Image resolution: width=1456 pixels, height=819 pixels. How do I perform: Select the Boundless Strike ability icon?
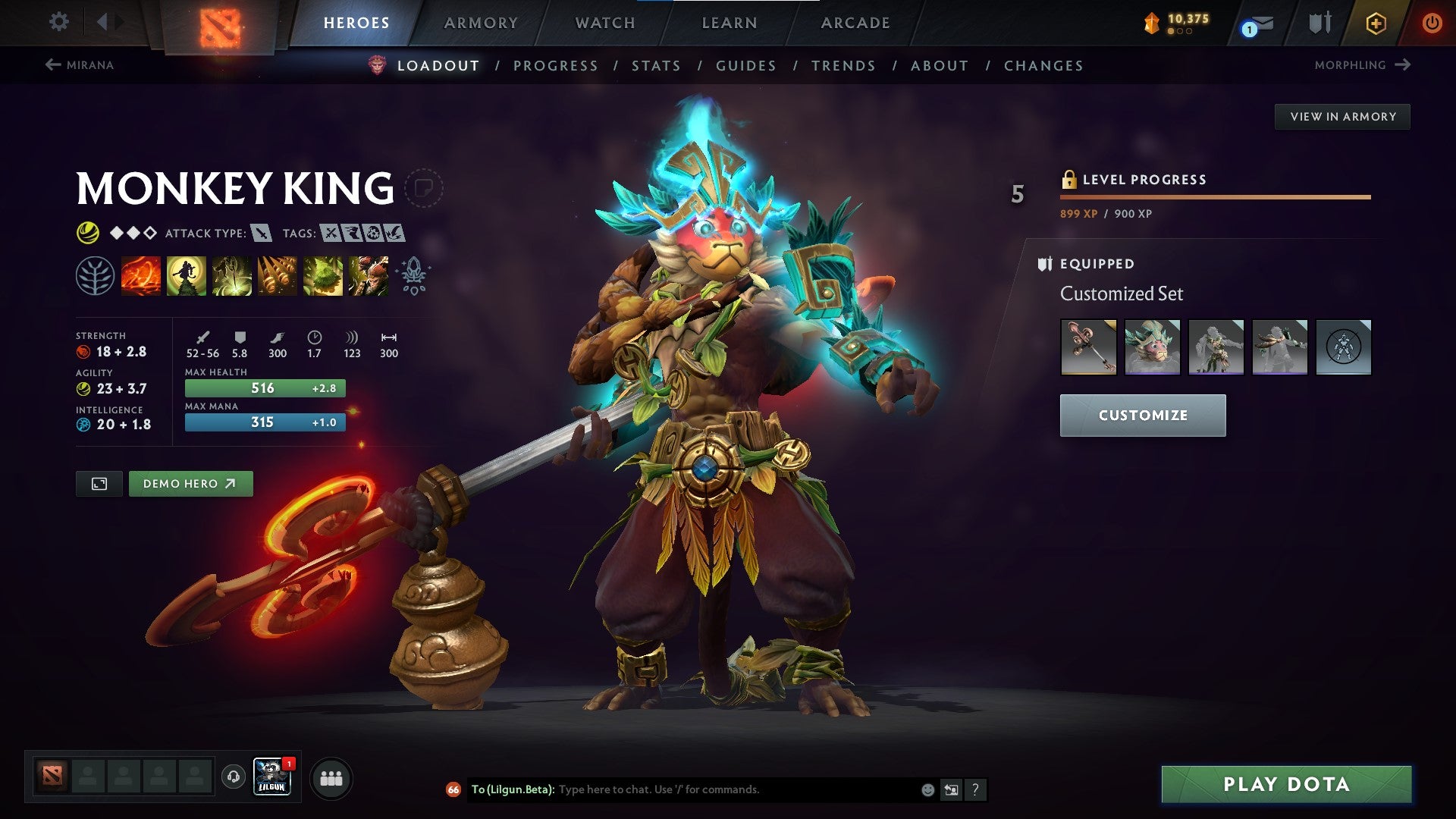141,275
